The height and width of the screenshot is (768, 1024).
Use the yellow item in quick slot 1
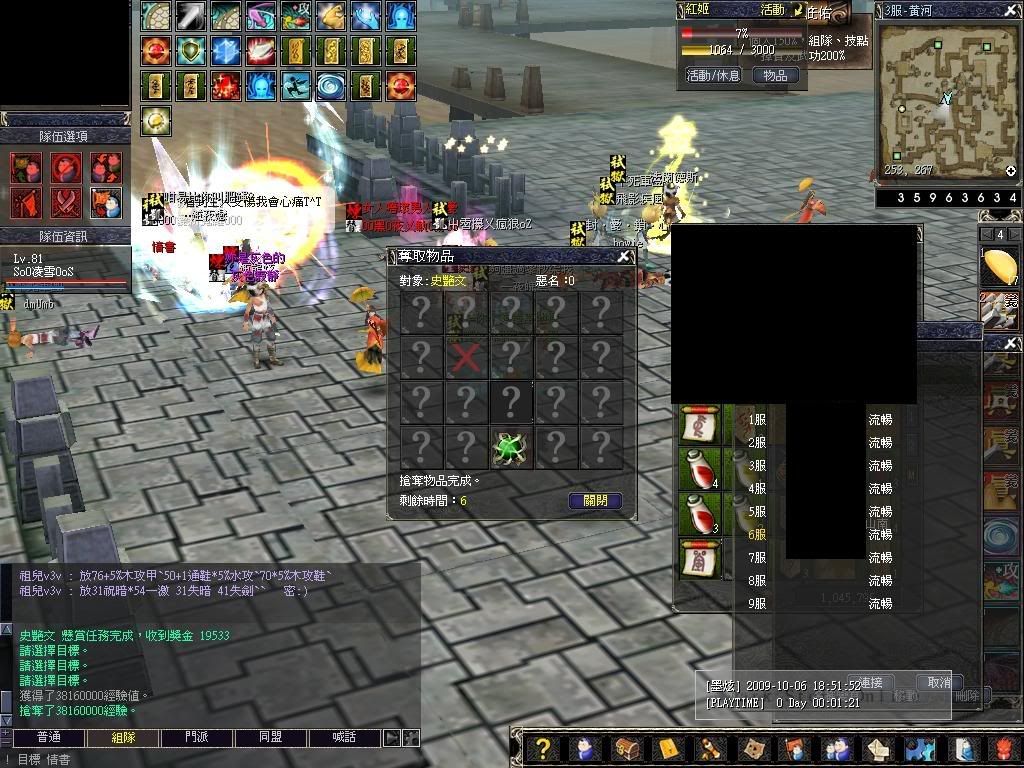point(1000,268)
